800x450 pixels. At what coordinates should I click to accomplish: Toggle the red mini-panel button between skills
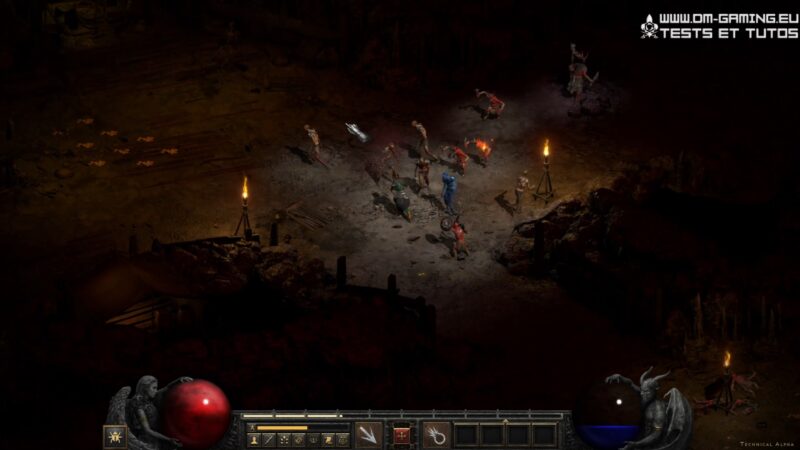pyautogui.click(x=402, y=435)
